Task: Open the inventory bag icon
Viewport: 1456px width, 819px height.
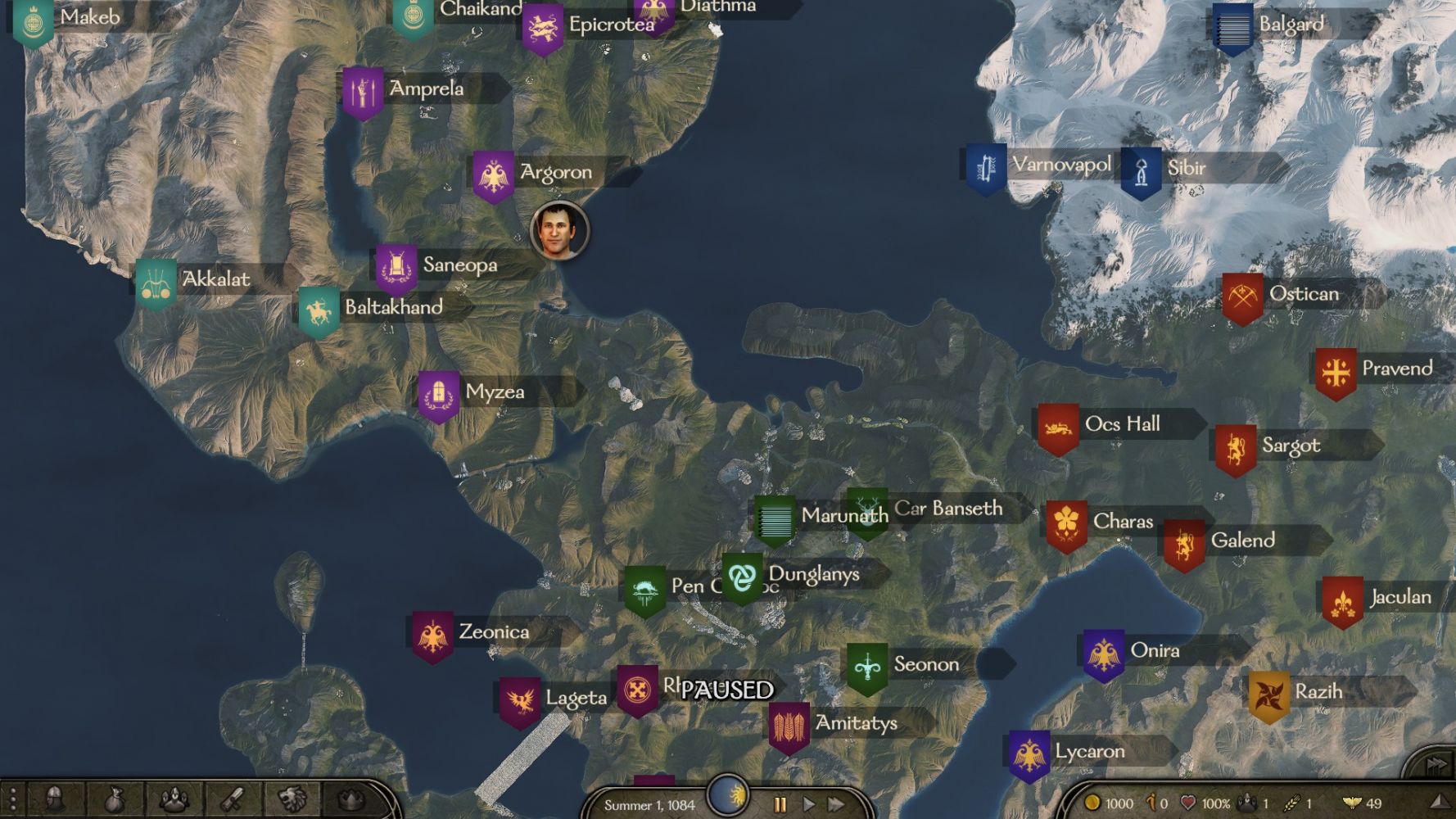Action: 115,799
